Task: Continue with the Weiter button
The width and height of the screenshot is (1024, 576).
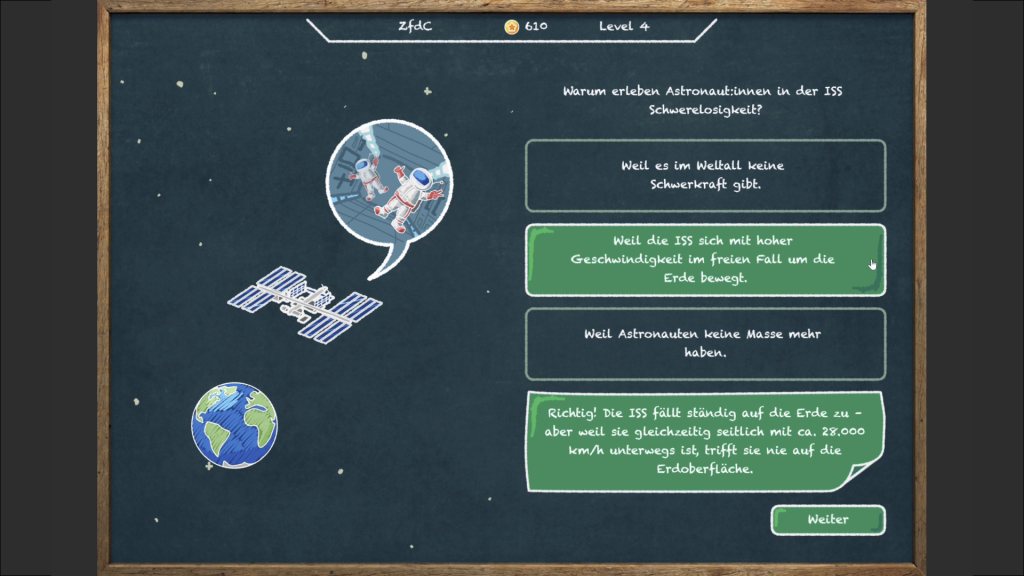Action: point(827,520)
